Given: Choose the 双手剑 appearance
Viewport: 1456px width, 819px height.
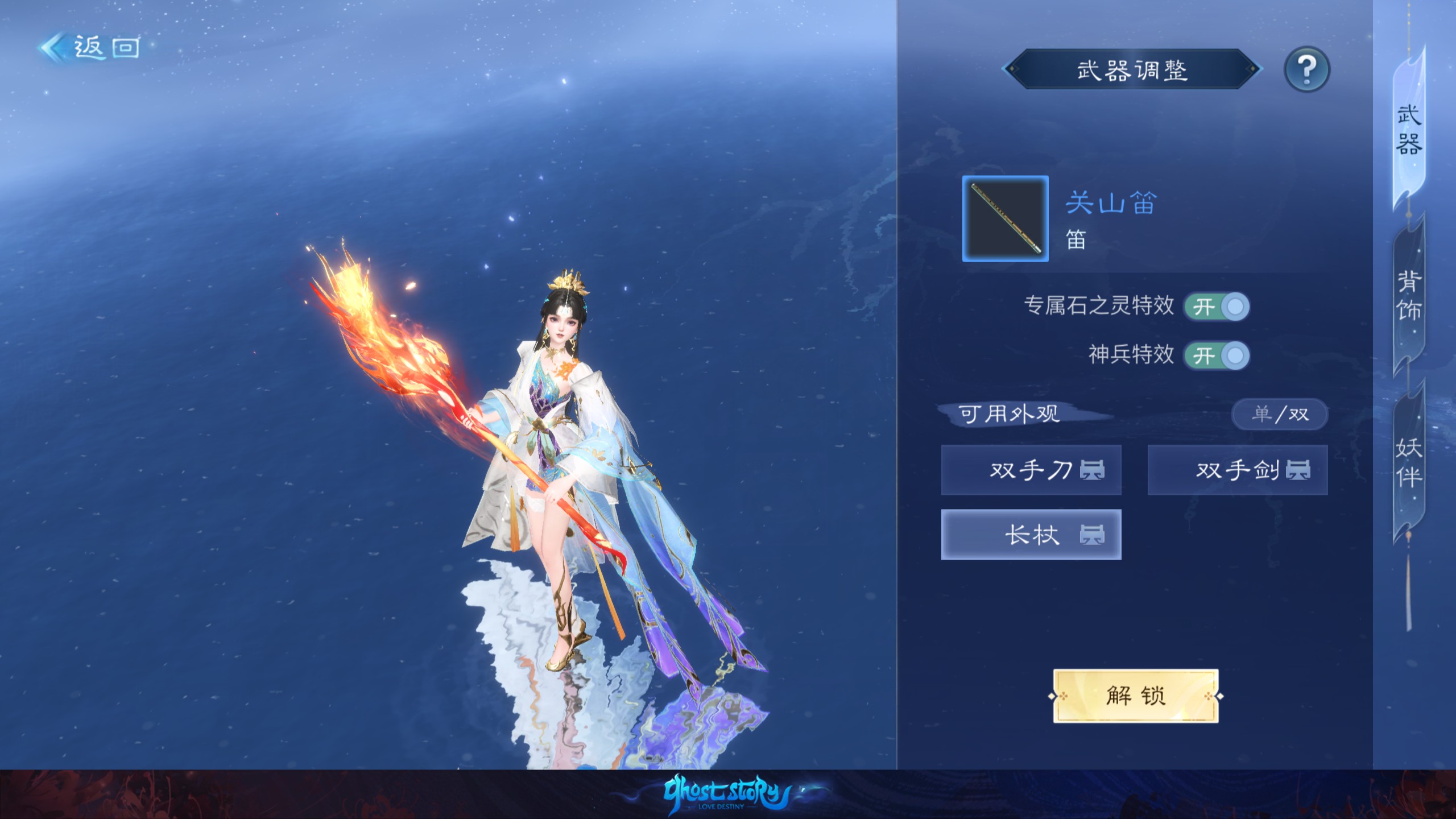Looking at the screenshot, I should click(1238, 470).
